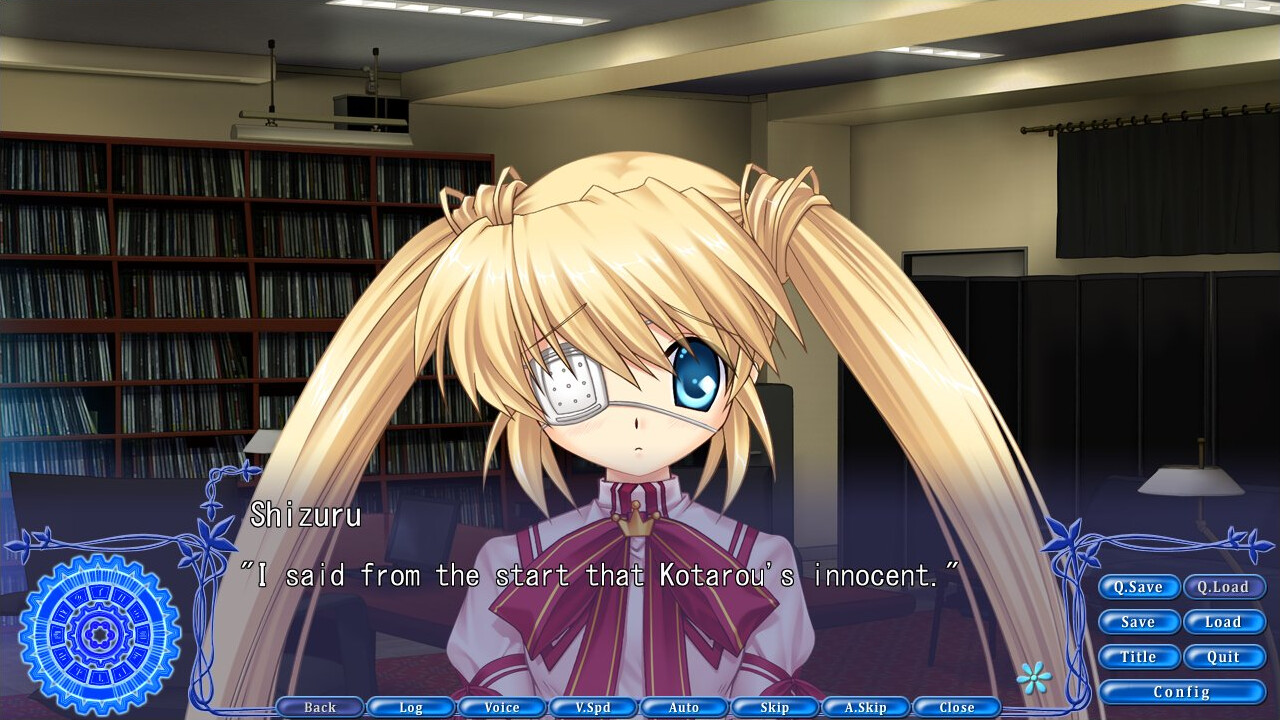Quick load with Q.Load
This screenshot has height=720, width=1280.
pyautogui.click(x=1225, y=587)
